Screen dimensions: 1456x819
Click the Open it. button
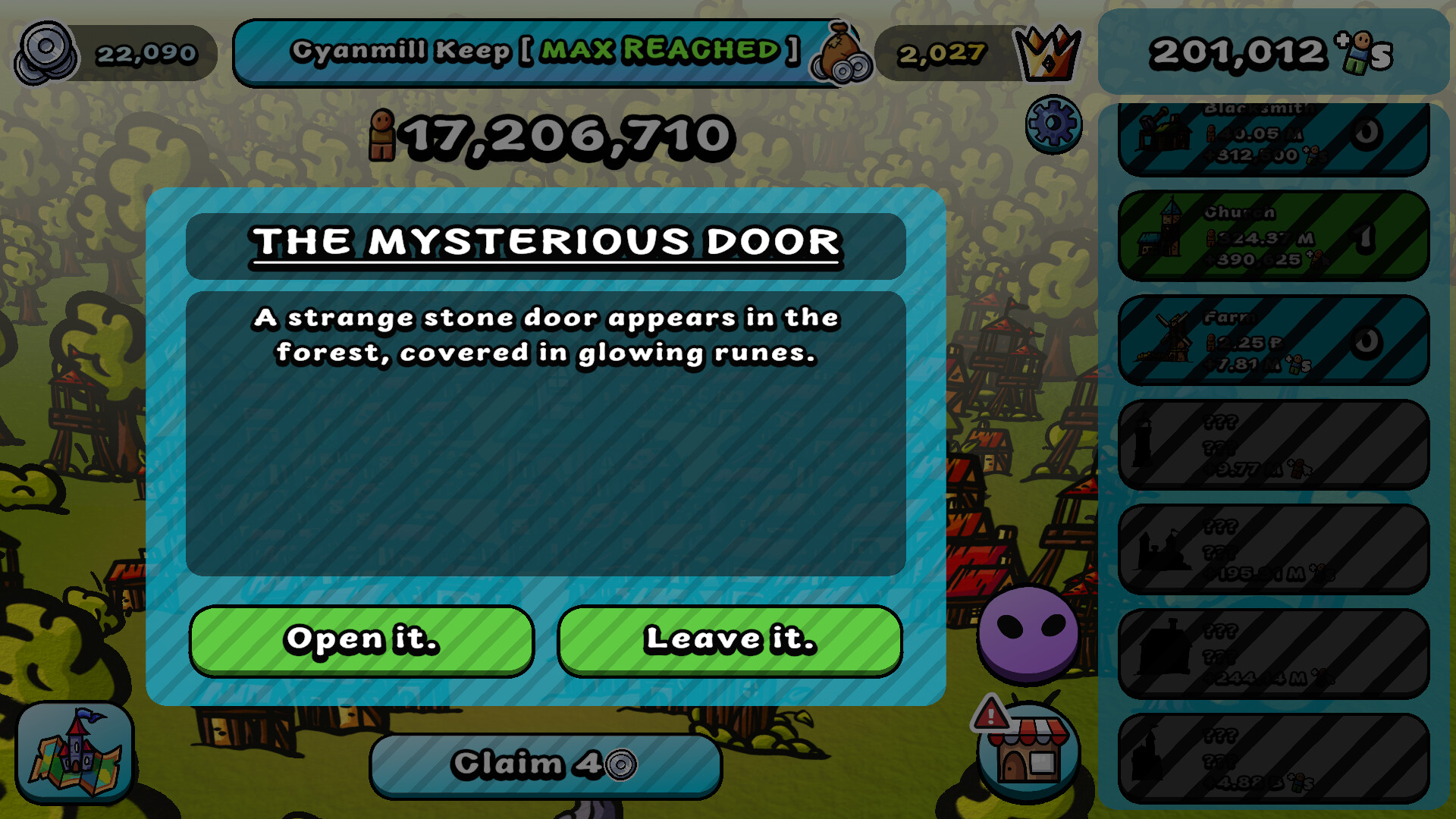click(361, 641)
